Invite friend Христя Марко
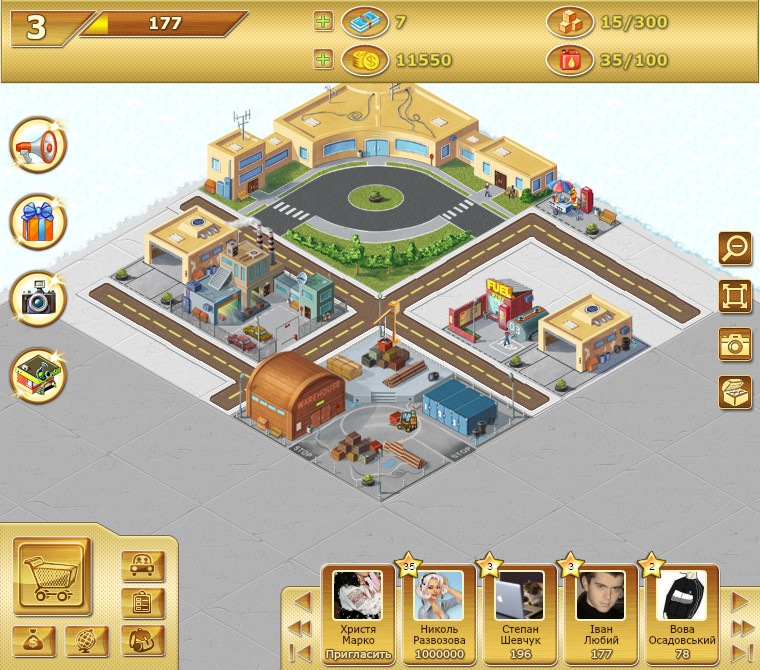Screen dimensions: 760x670 [x=357, y=655]
